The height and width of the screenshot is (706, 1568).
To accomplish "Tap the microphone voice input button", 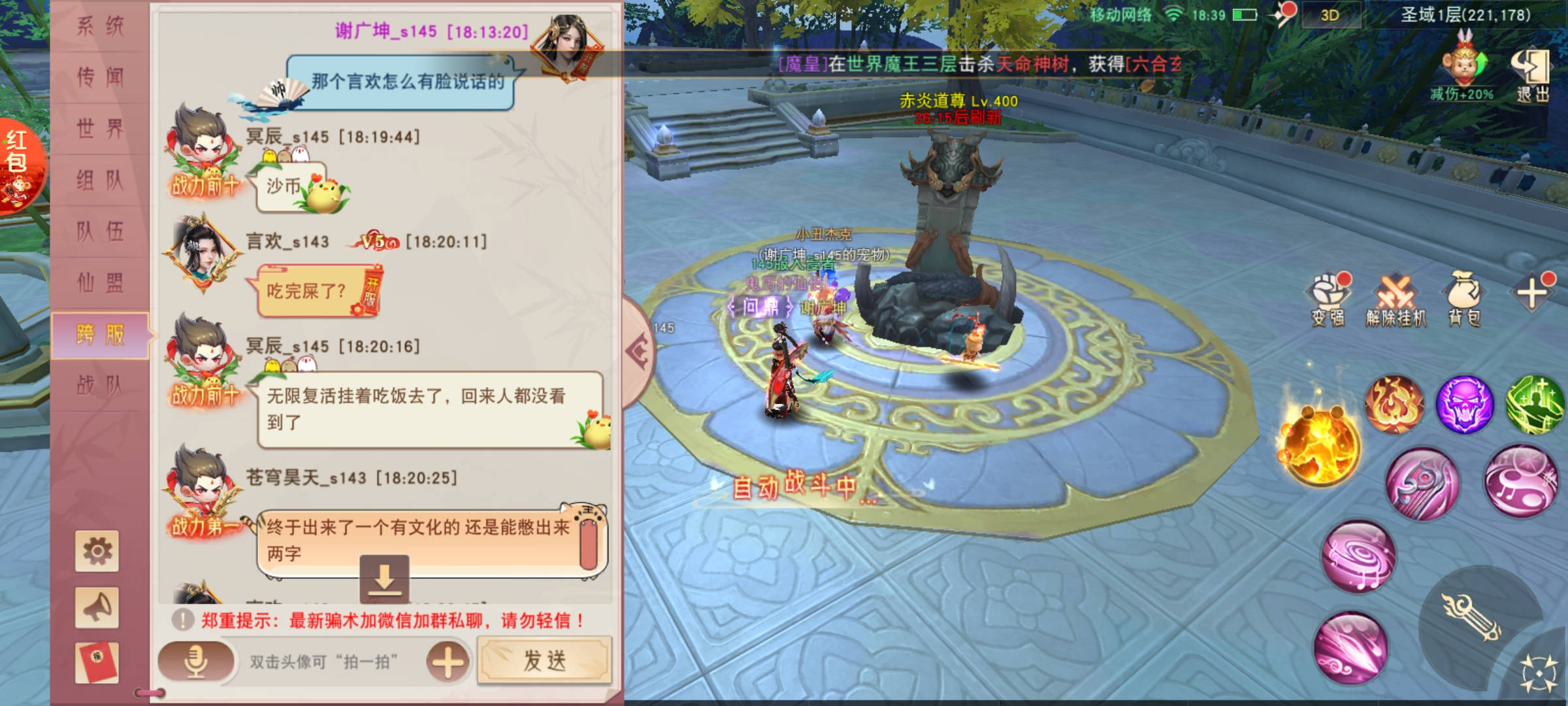I will (195, 662).
